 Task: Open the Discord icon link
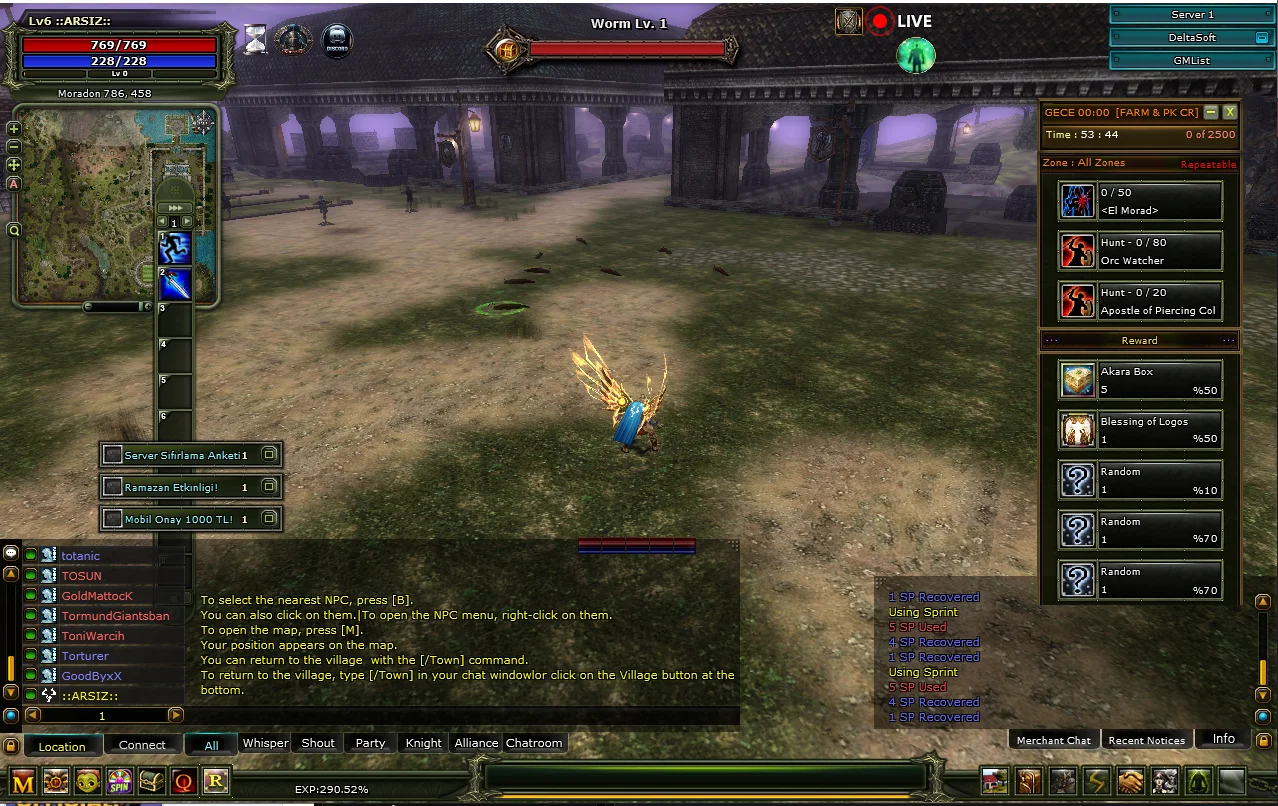[336, 40]
